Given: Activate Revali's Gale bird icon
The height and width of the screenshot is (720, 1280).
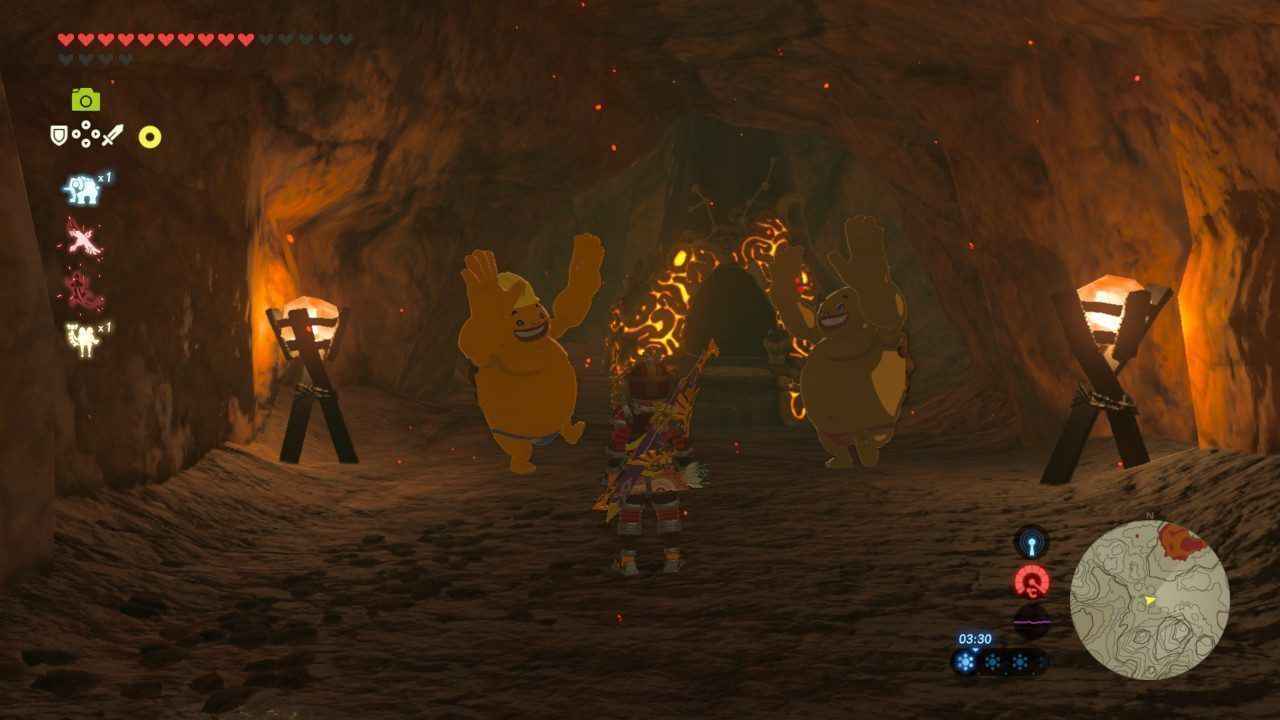Looking at the screenshot, I should 83,237.
